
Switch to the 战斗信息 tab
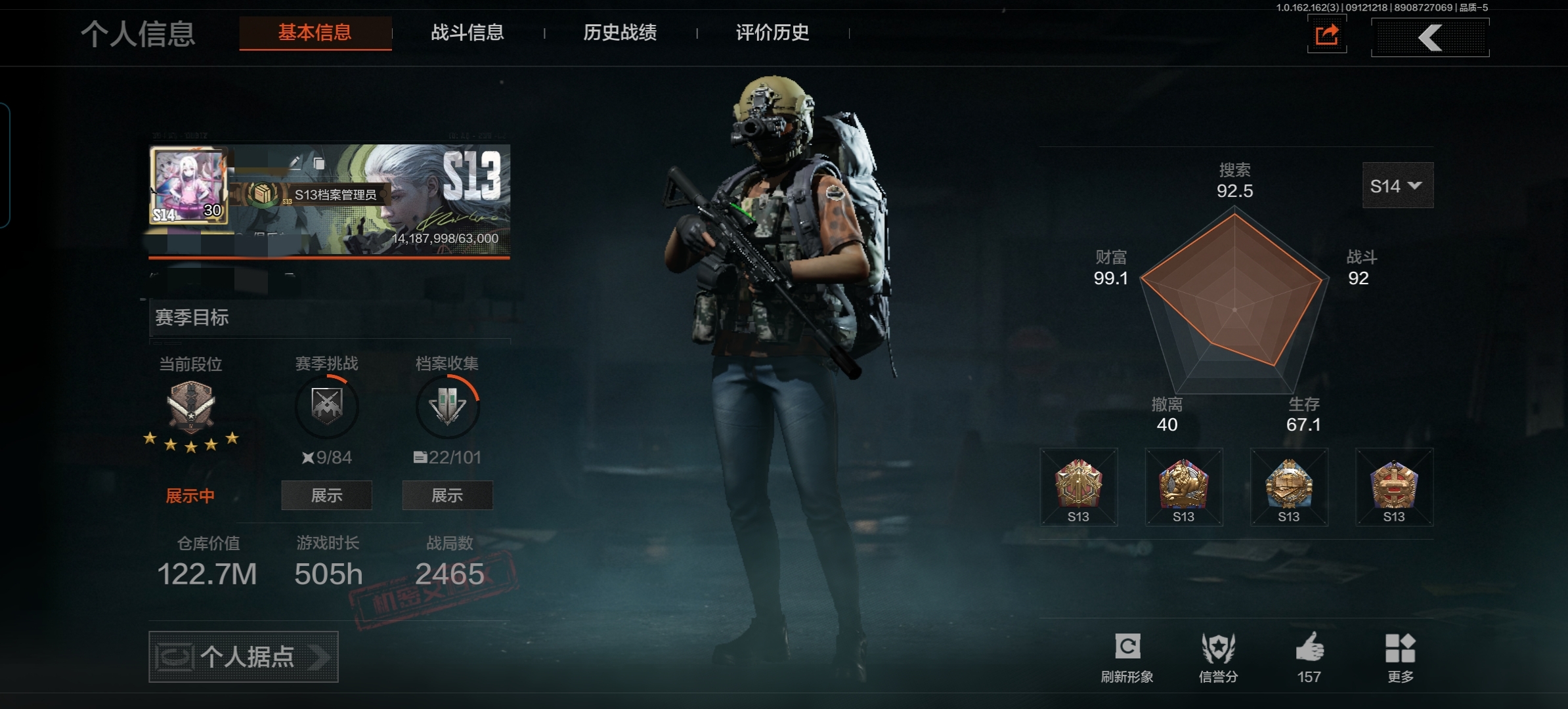point(467,33)
